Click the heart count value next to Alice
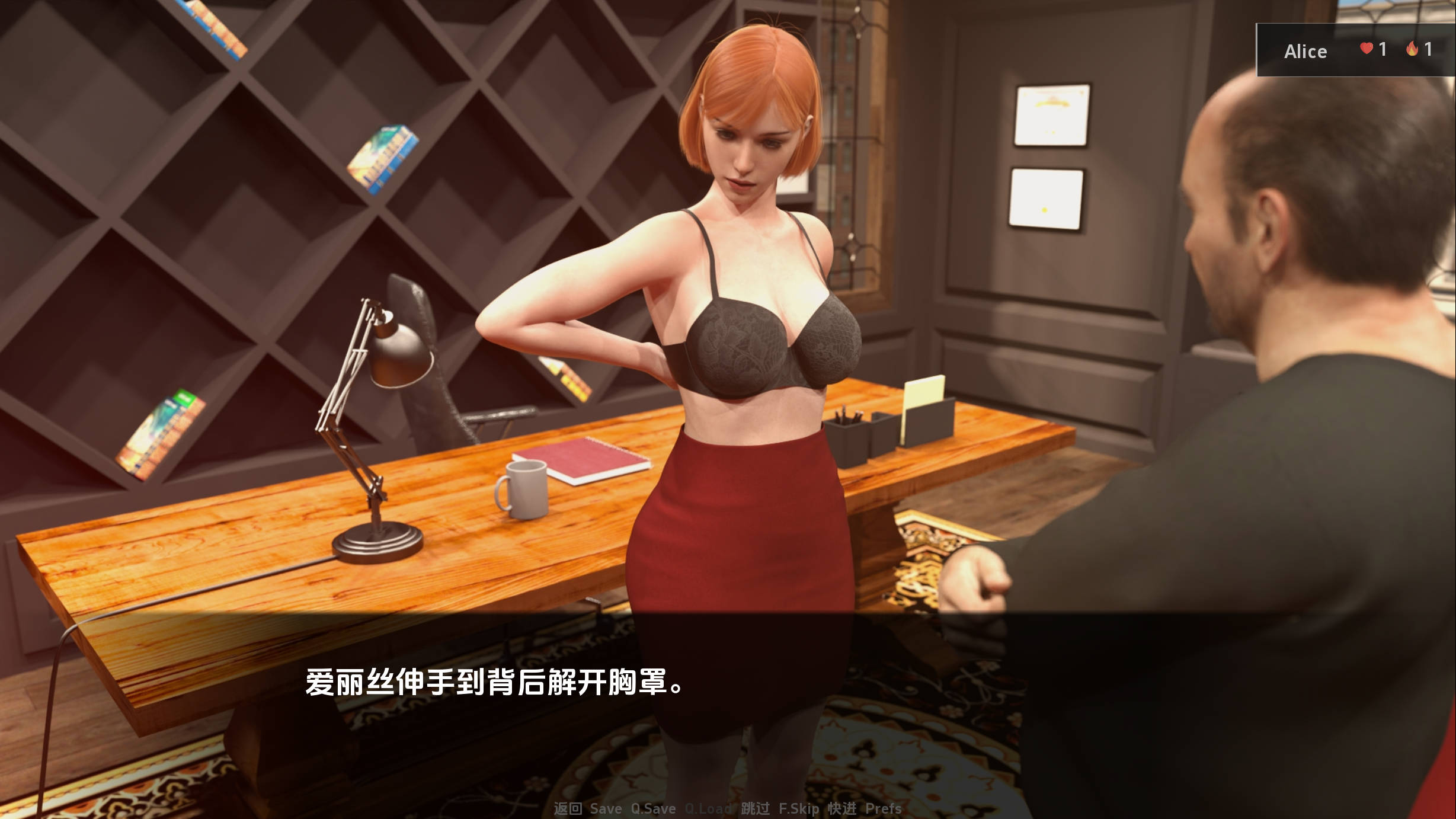Viewport: 1456px width, 819px height. point(1383,50)
